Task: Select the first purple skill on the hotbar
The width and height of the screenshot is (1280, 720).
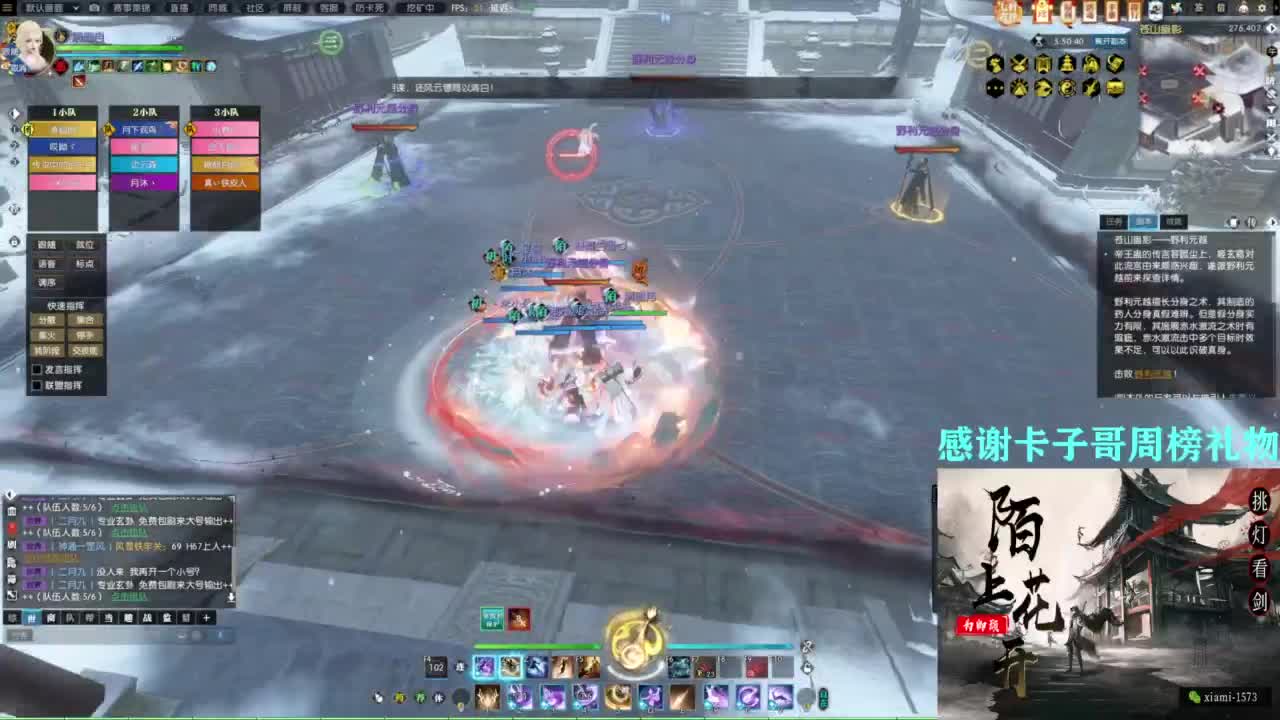Action: [x=483, y=667]
